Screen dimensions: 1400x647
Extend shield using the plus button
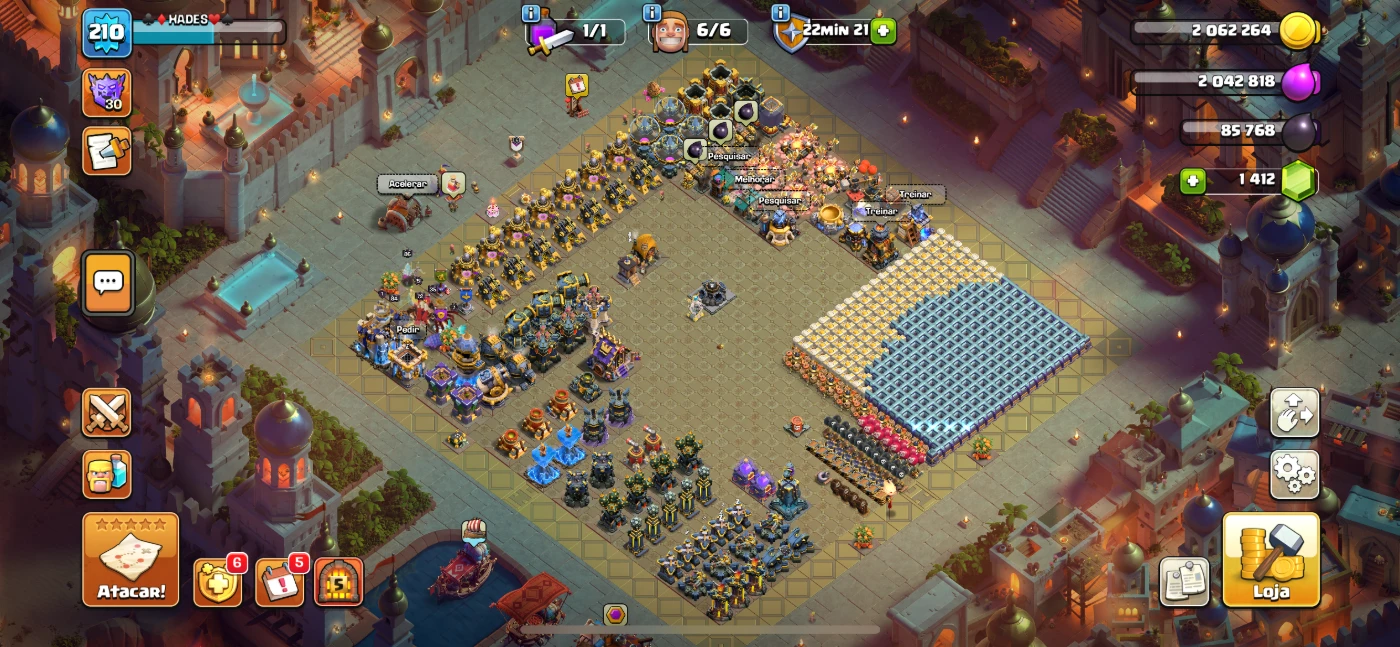[883, 31]
